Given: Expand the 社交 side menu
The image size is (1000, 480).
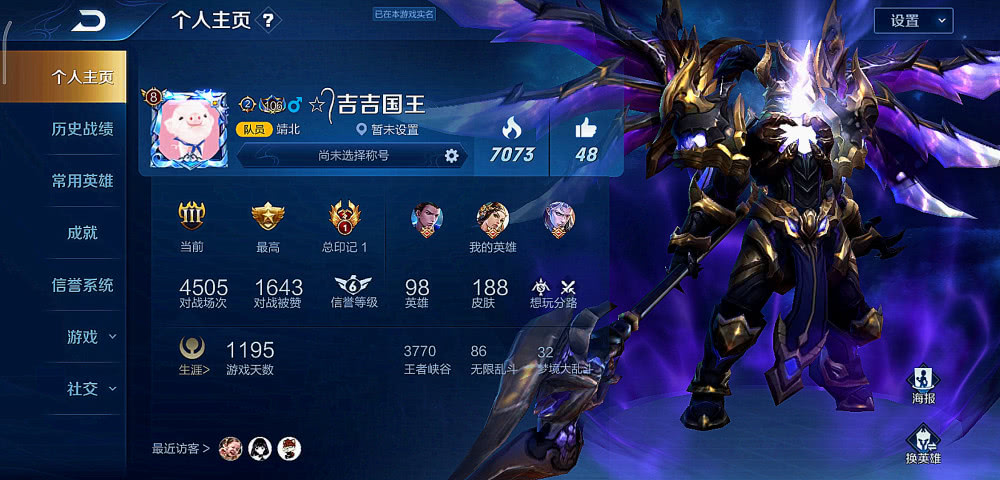Looking at the screenshot, I should pyautogui.click(x=90, y=389).
